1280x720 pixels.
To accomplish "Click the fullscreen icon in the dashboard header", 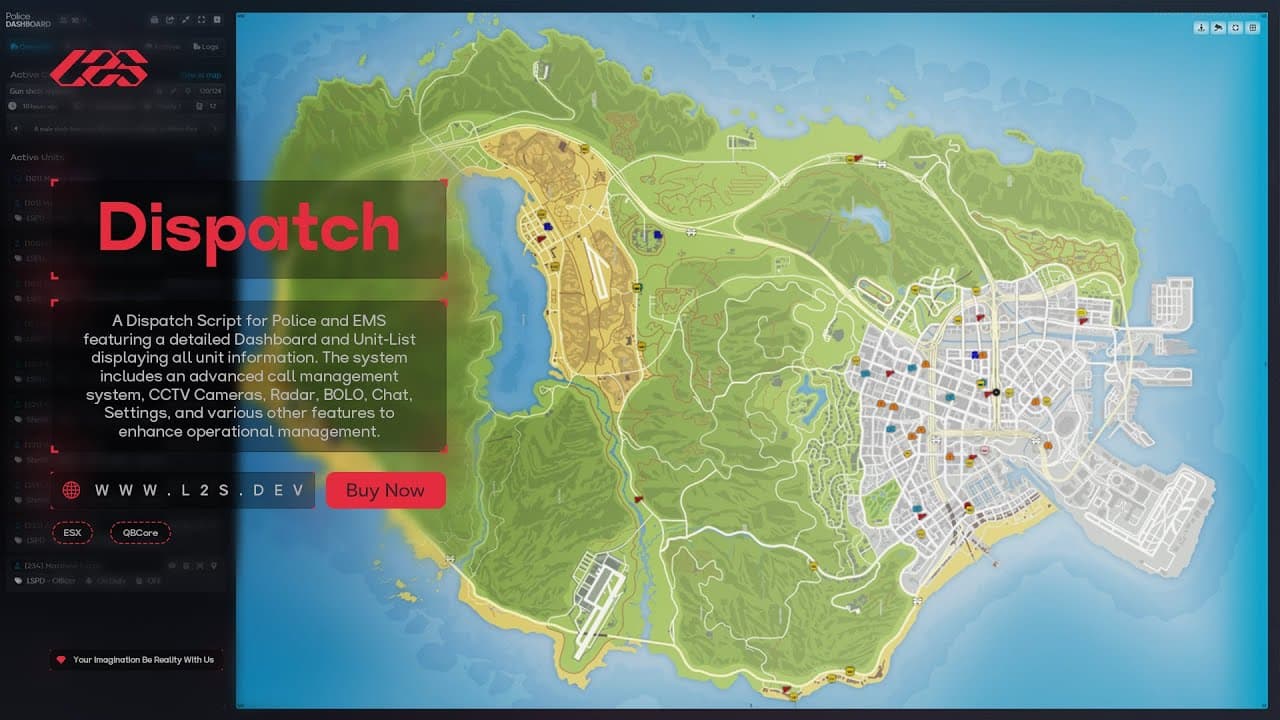I will coord(203,20).
